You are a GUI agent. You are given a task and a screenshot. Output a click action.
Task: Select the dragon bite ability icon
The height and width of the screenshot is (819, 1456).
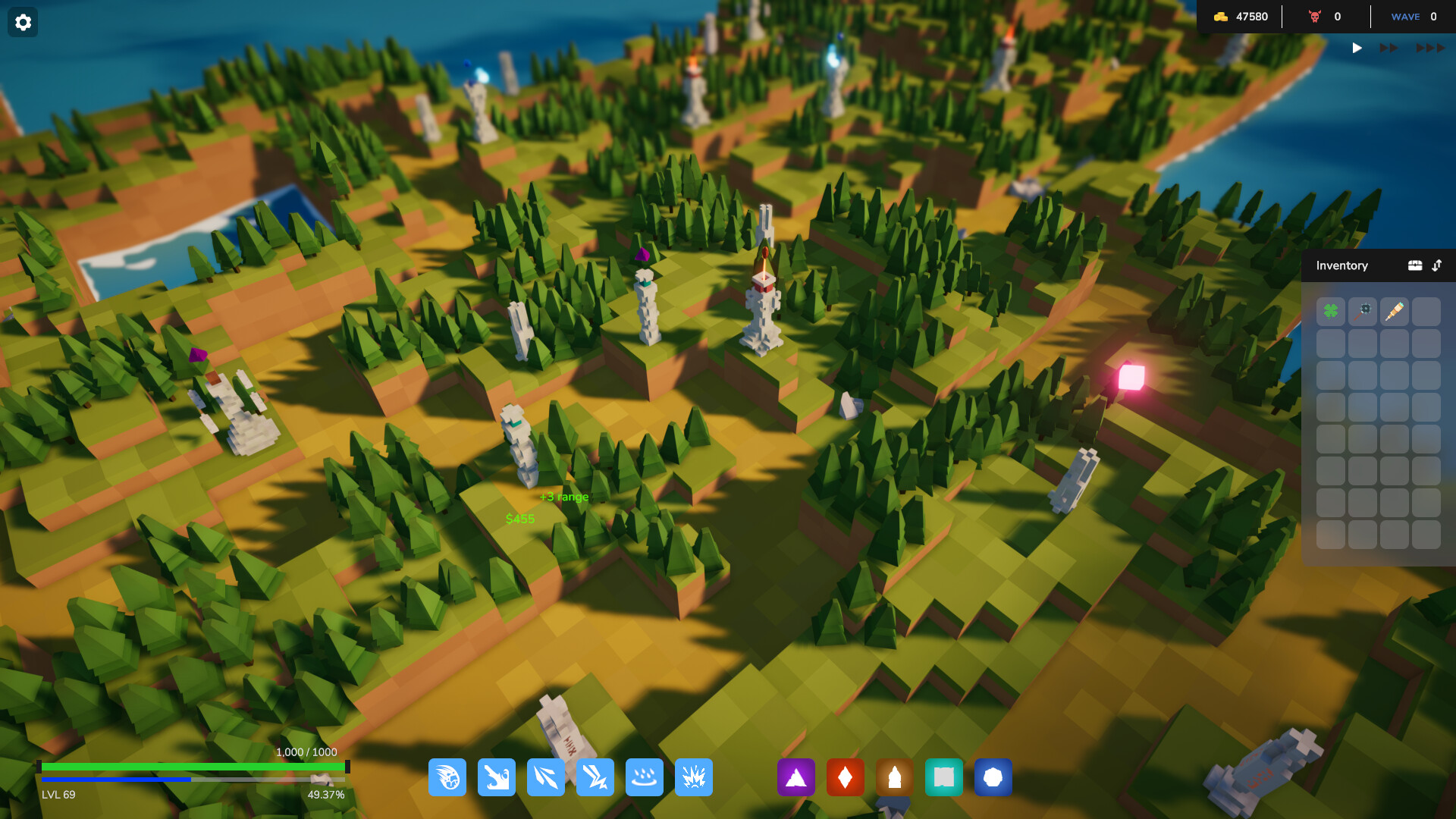tap(497, 777)
